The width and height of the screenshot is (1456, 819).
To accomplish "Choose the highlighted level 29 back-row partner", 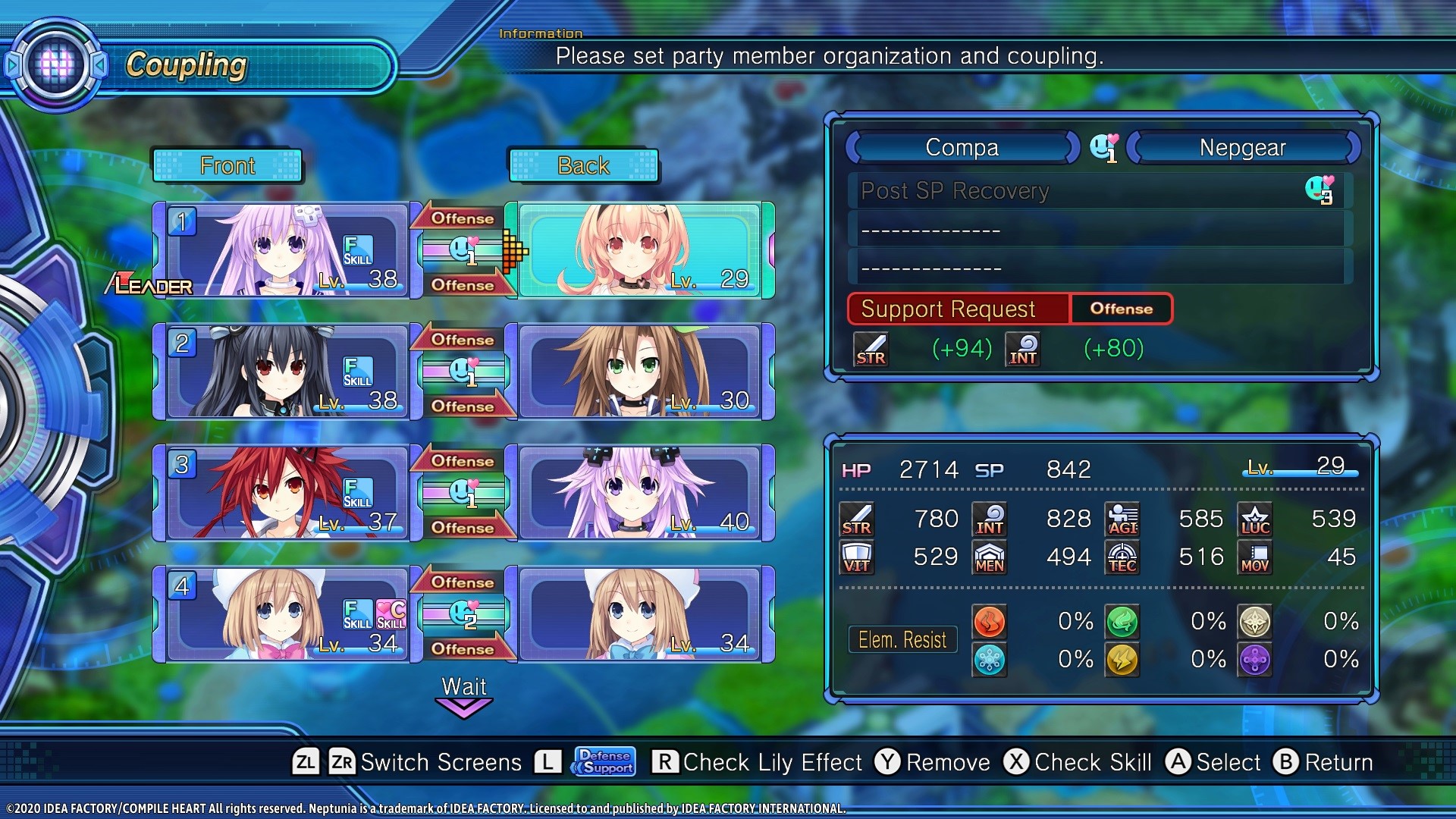I will pos(639,250).
